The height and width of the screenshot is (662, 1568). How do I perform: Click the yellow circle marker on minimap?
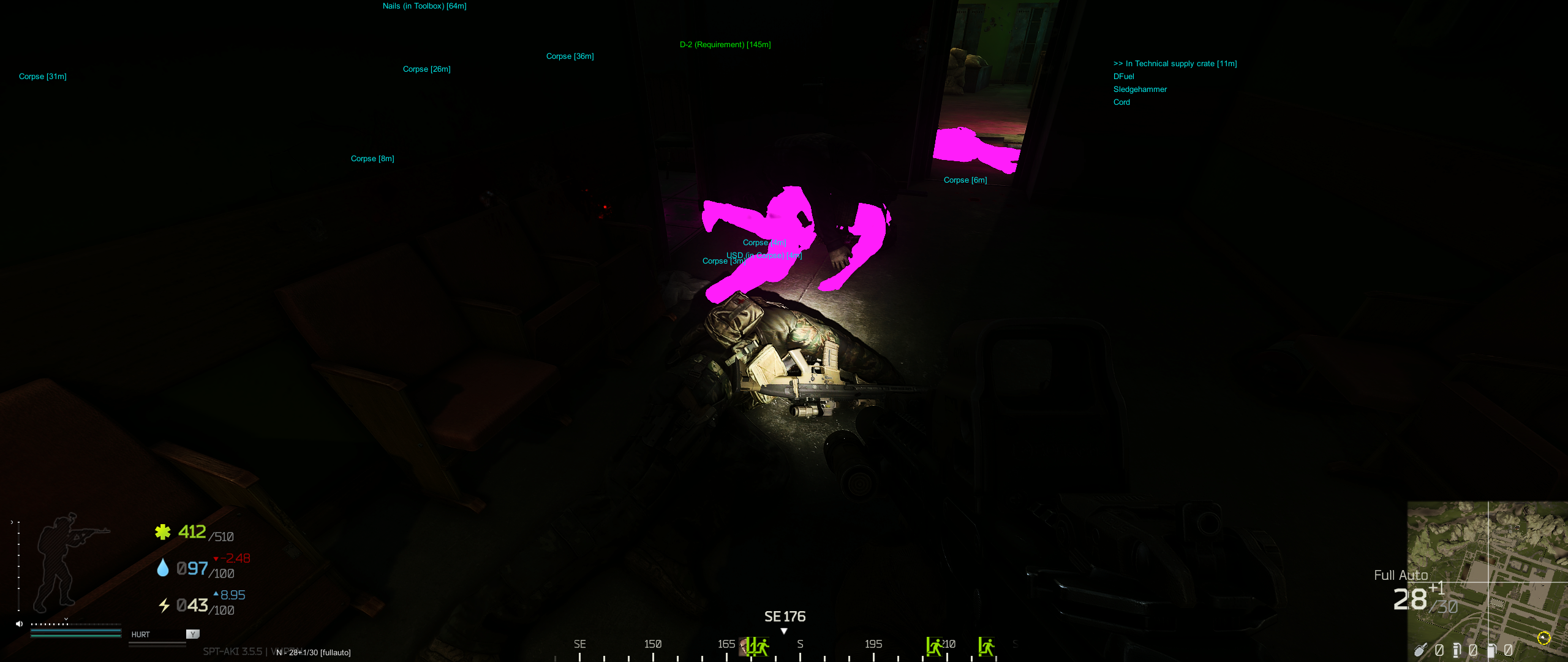tap(1543, 639)
